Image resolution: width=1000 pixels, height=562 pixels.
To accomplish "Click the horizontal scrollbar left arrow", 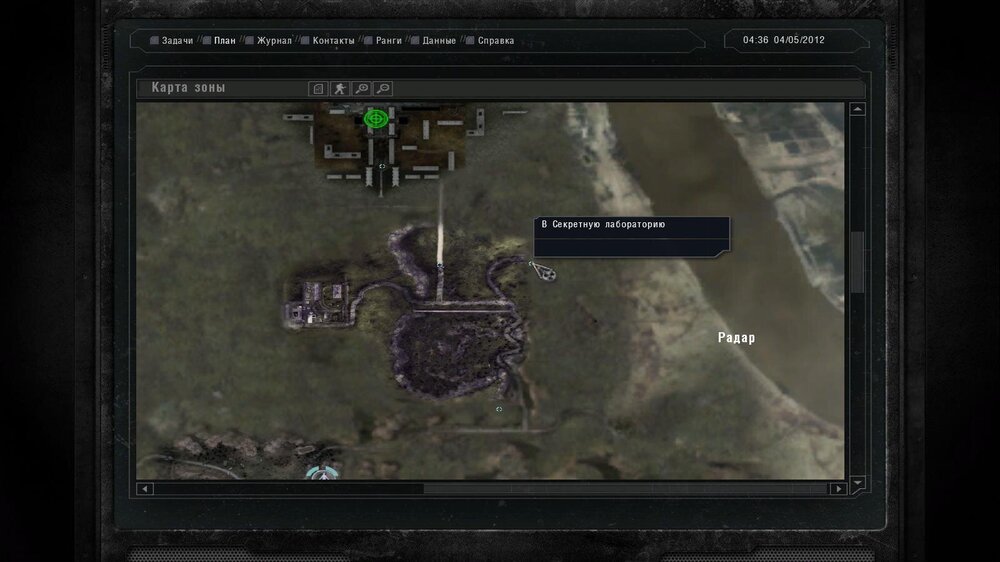I will tap(145, 489).
